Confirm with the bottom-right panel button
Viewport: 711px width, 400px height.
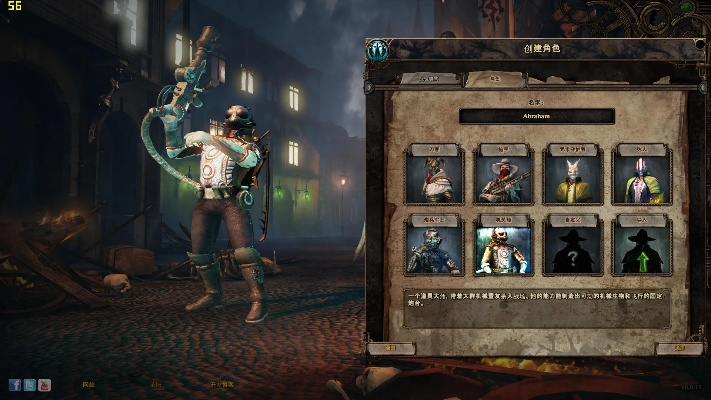click(x=680, y=349)
